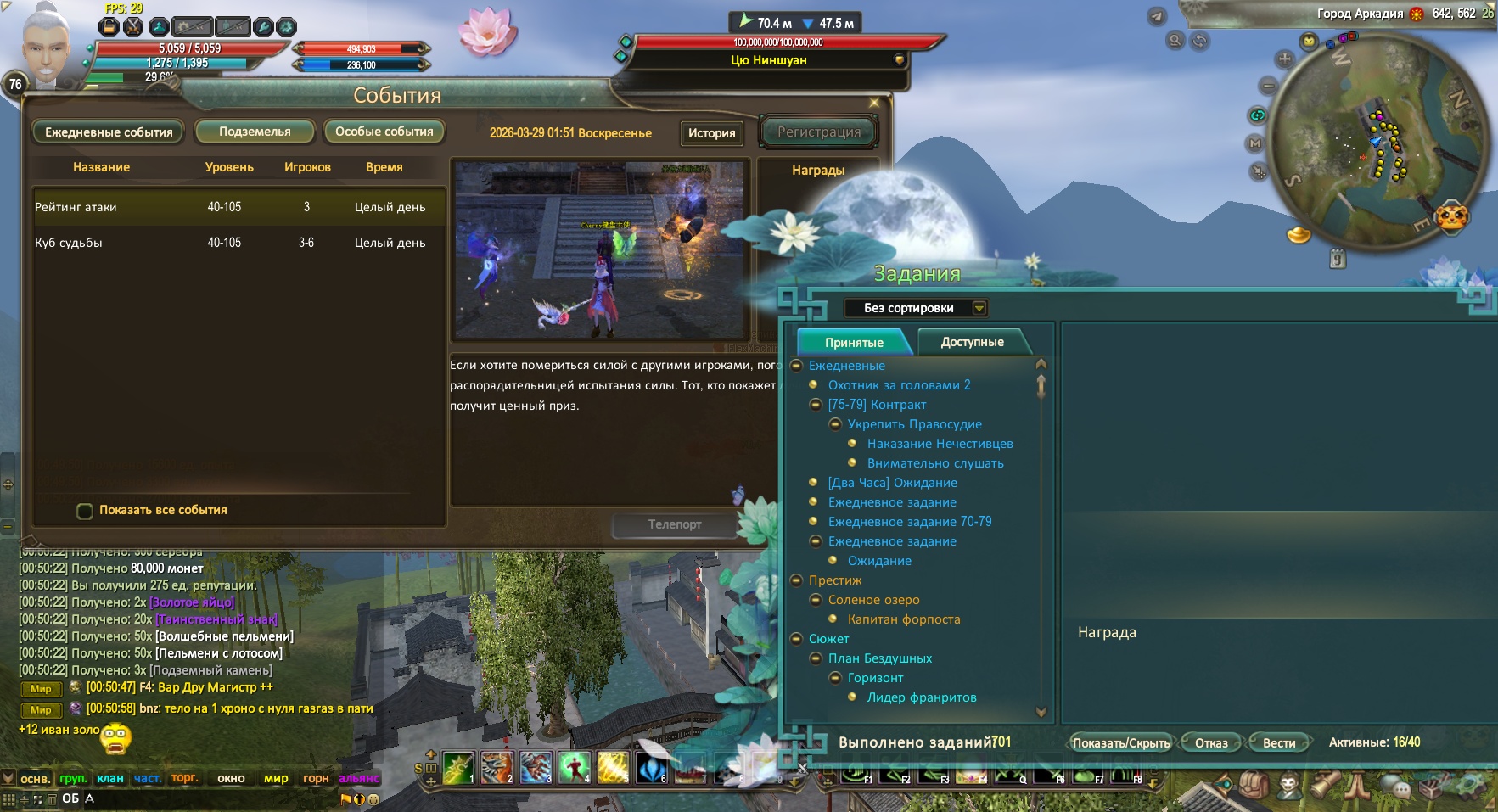Select the Рейтинг атаки event row
The height and width of the screenshot is (812, 1498).
point(238,207)
